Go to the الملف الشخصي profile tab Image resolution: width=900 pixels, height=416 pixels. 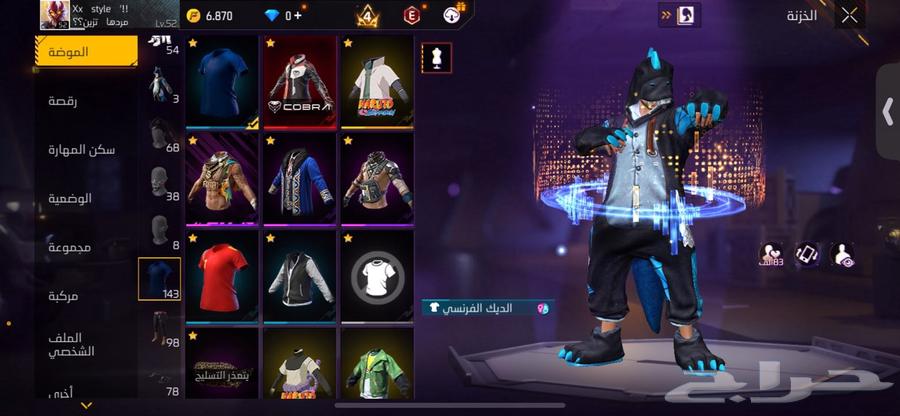[70, 345]
